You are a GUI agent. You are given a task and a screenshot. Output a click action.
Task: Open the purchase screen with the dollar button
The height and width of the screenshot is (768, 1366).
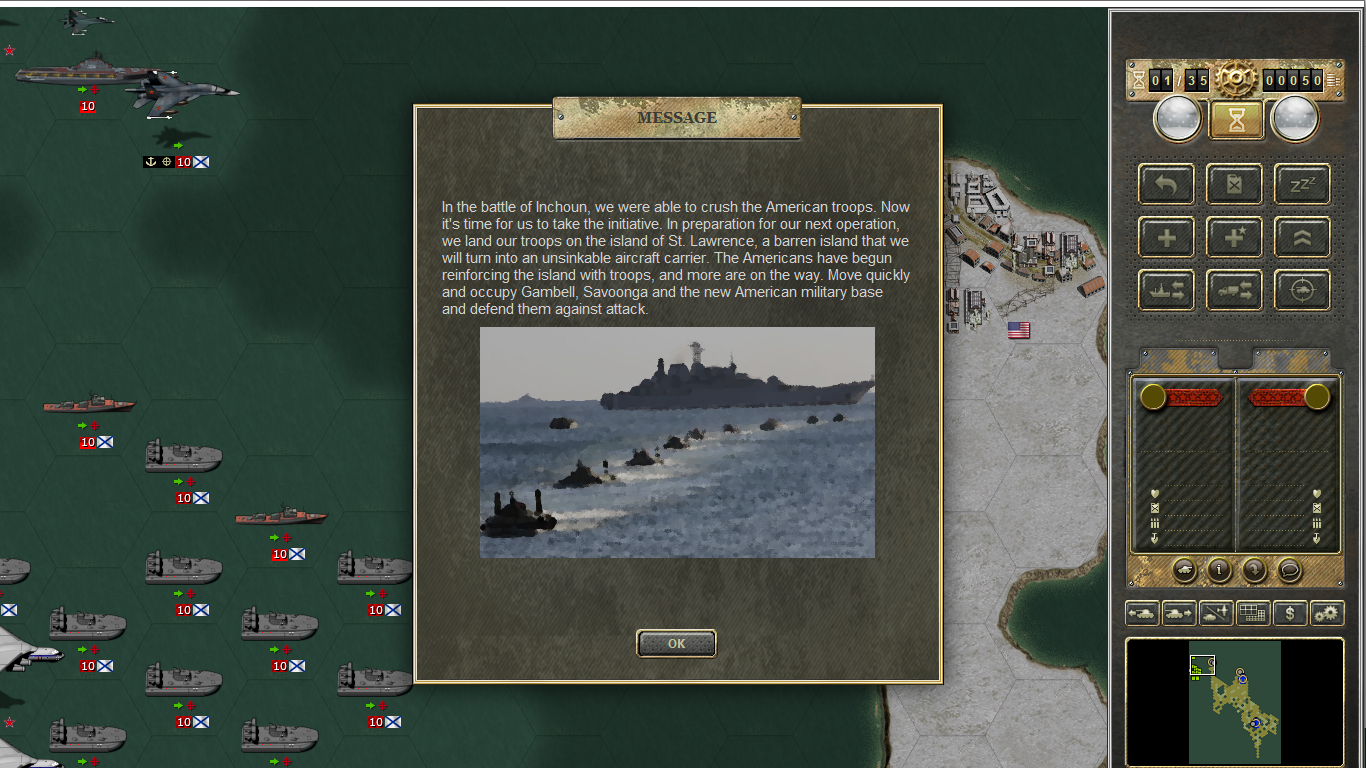[x=1290, y=613]
